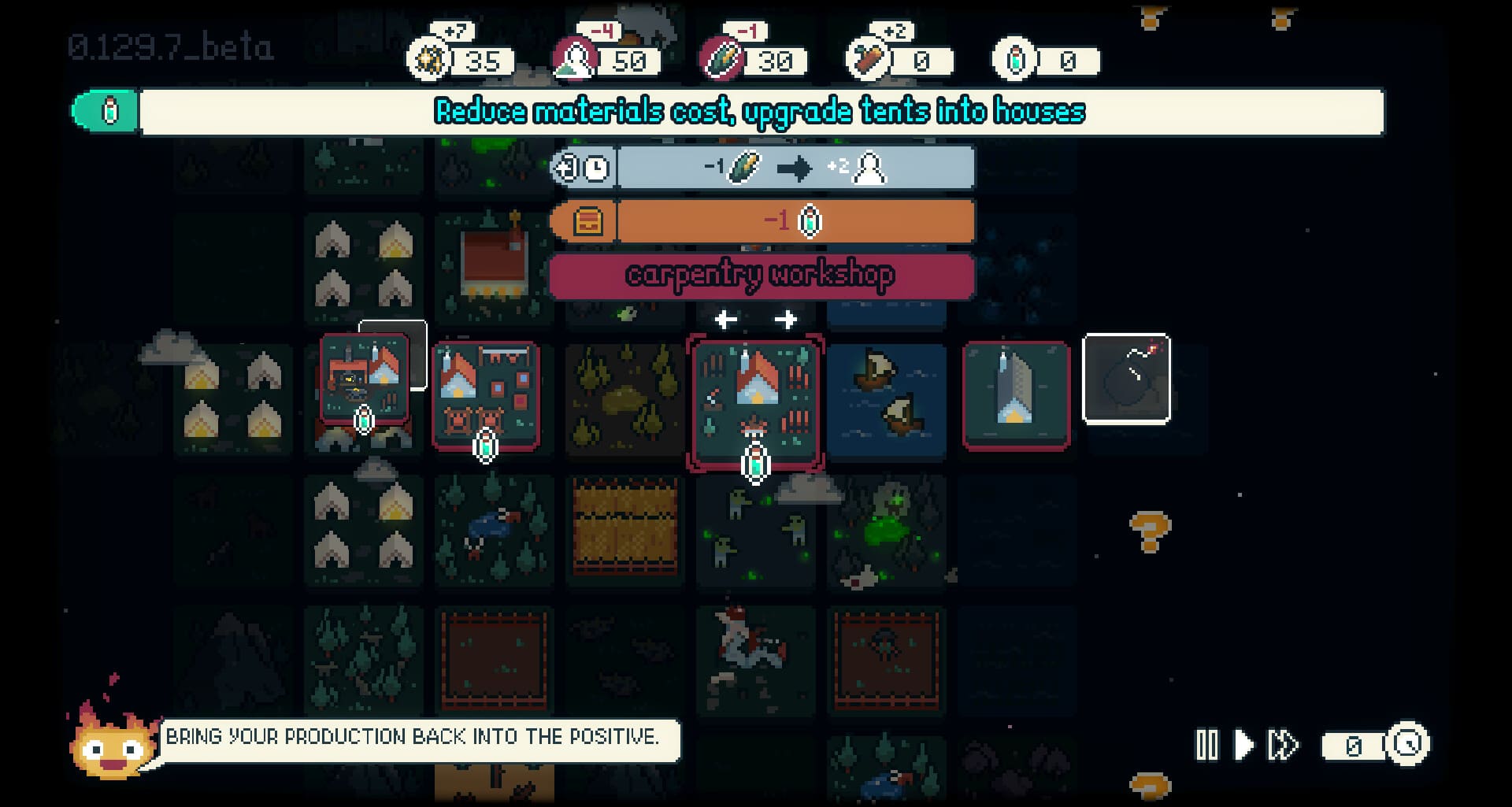Image resolution: width=1512 pixels, height=807 pixels.
Task: Switch to fast-forward speed
Action: 1284,745
